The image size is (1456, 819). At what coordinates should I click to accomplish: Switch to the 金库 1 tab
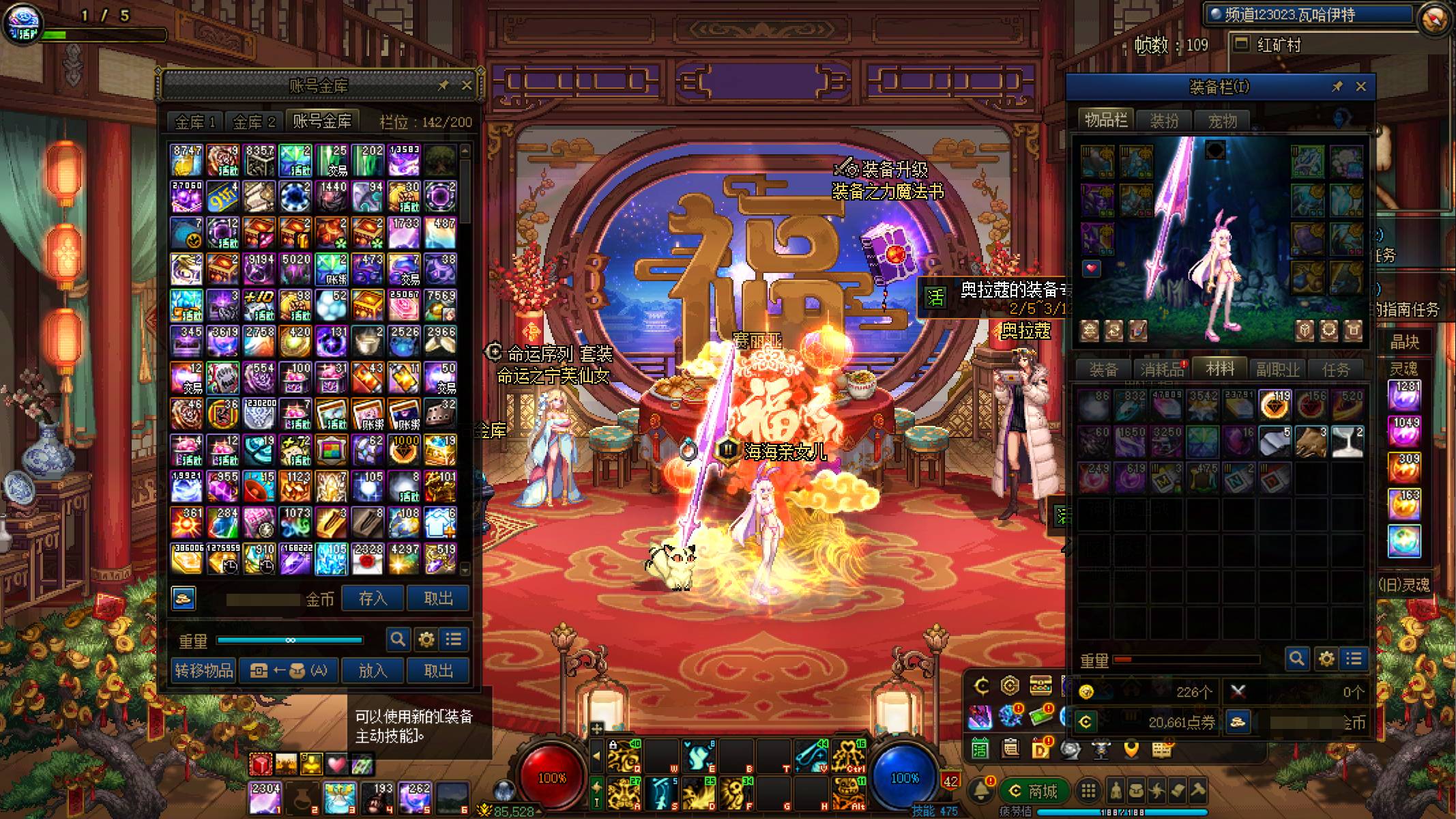coord(195,122)
